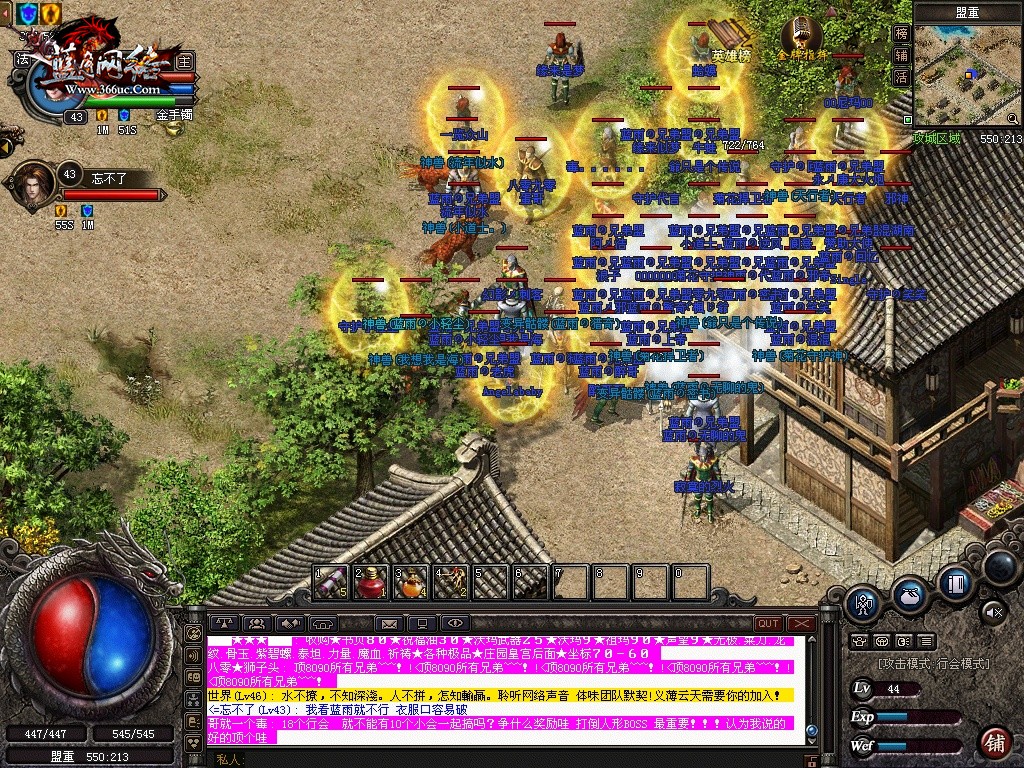Click the QUT button above chat

(x=768, y=624)
